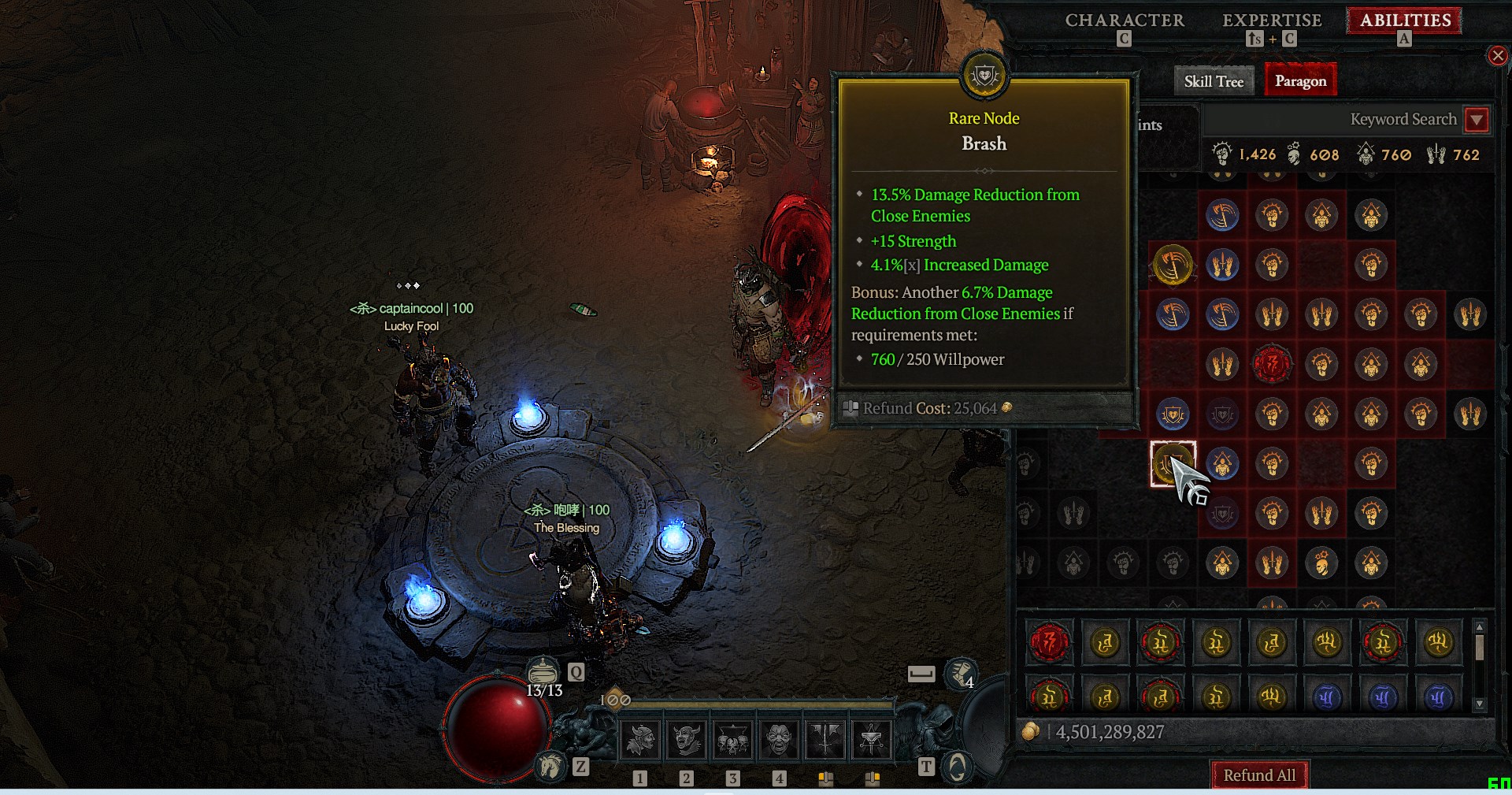Activate the skill in hotbar slot two
Image resolution: width=1512 pixels, height=795 pixels.
coord(687,739)
